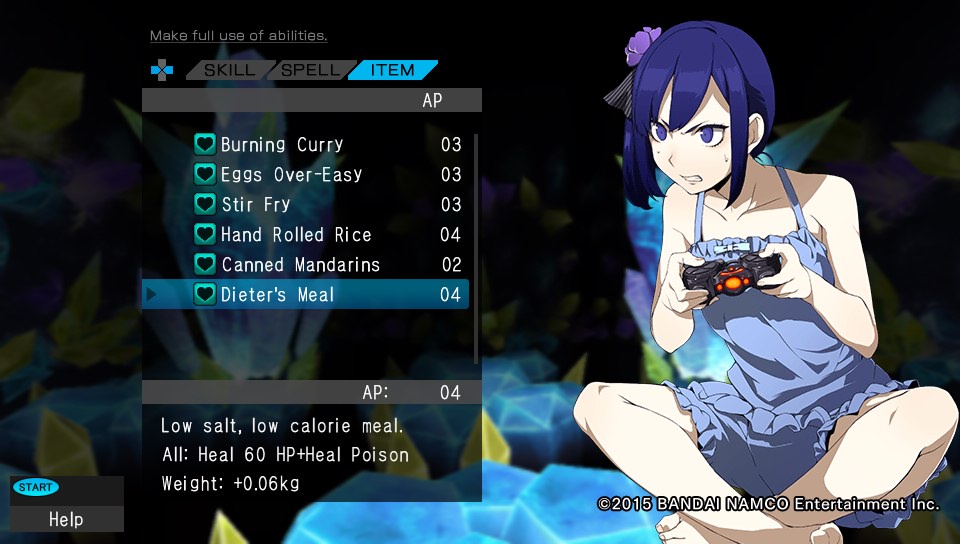Open the SPELL tab
This screenshot has height=544, width=960.
312,70
